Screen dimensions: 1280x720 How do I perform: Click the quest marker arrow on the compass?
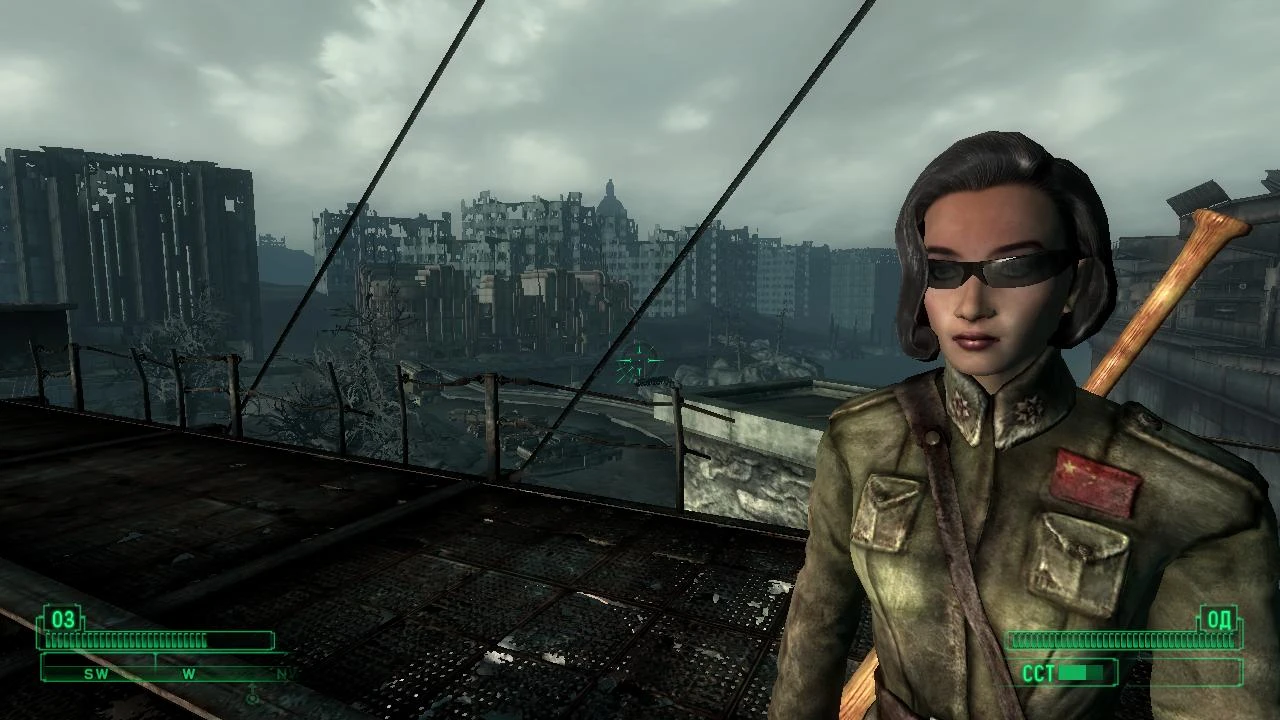(x=251, y=695)
